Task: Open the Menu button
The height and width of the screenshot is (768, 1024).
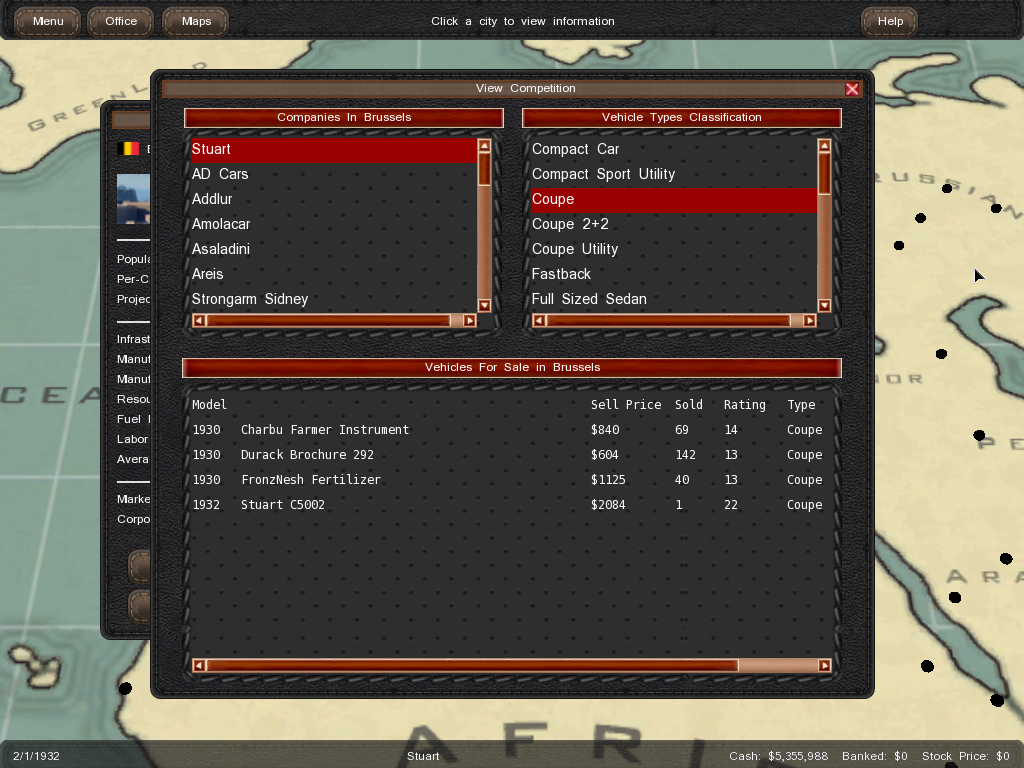Action: [x=48, y=21]
